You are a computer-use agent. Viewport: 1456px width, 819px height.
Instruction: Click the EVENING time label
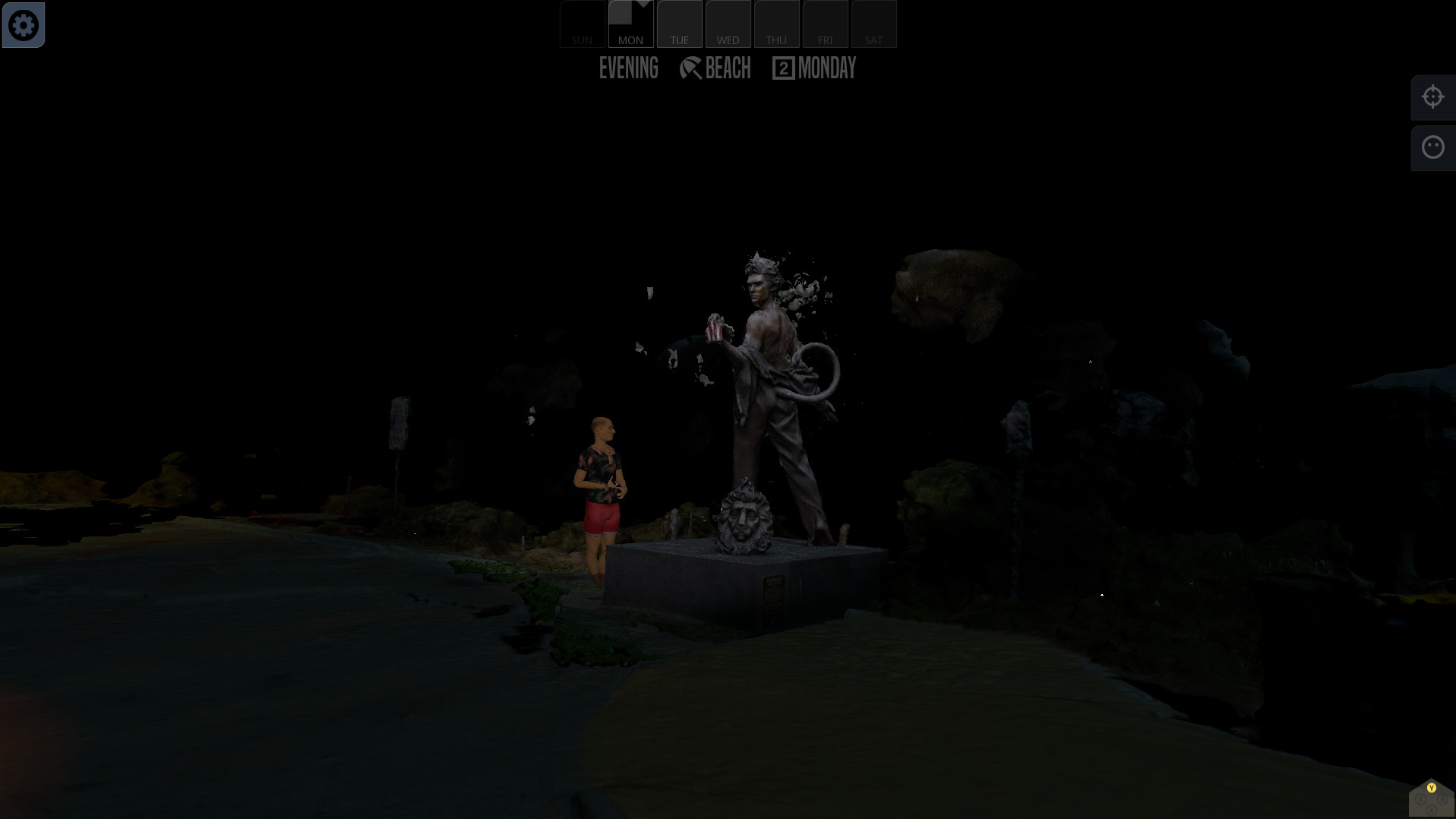628,68
